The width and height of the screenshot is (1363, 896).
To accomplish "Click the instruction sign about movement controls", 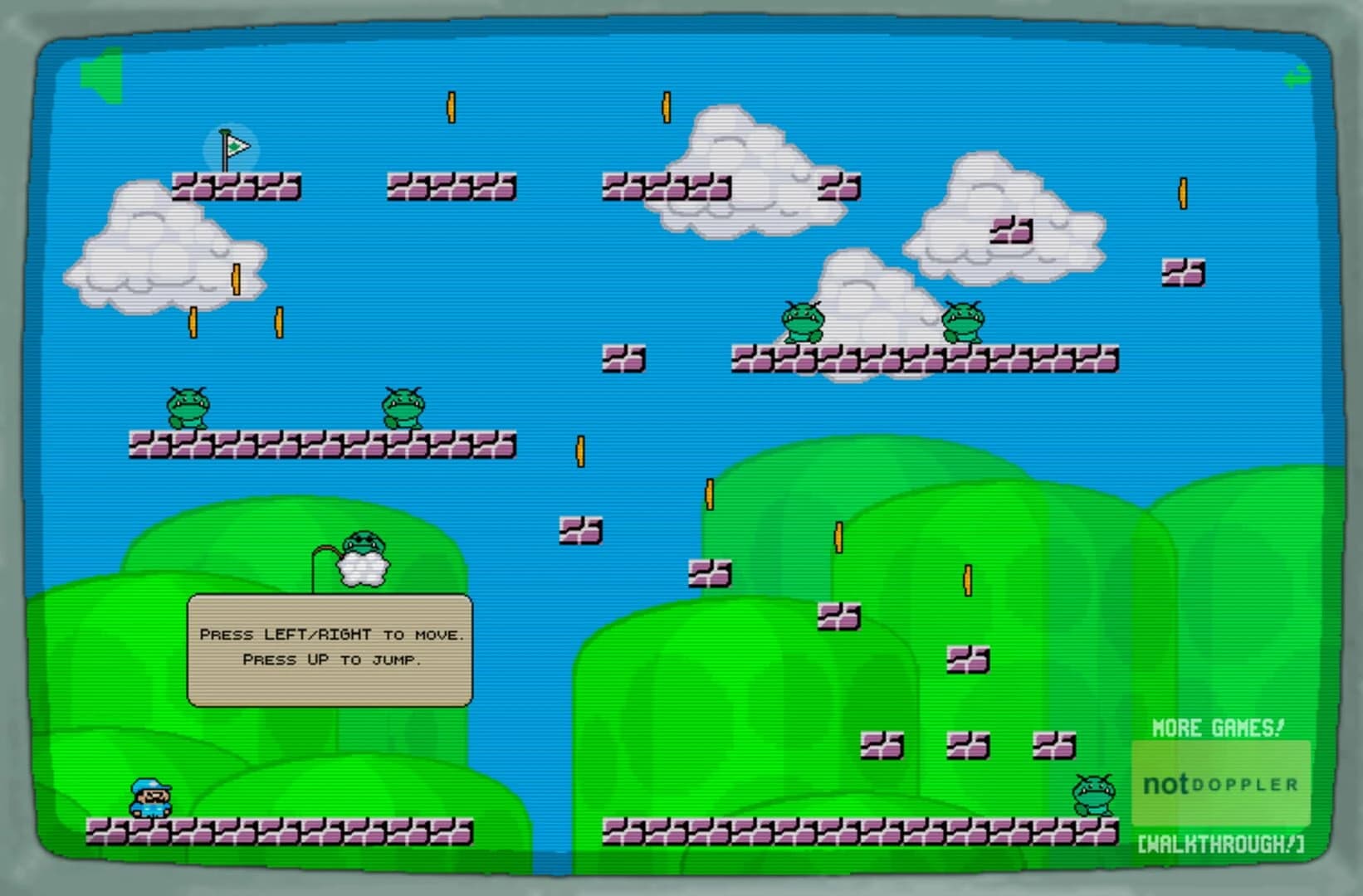I will click(x=331, y=648).
